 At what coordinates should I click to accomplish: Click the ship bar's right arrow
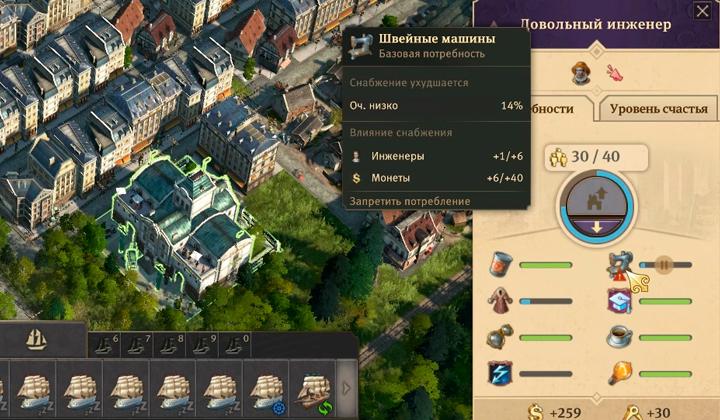click(x=347, y=388)
